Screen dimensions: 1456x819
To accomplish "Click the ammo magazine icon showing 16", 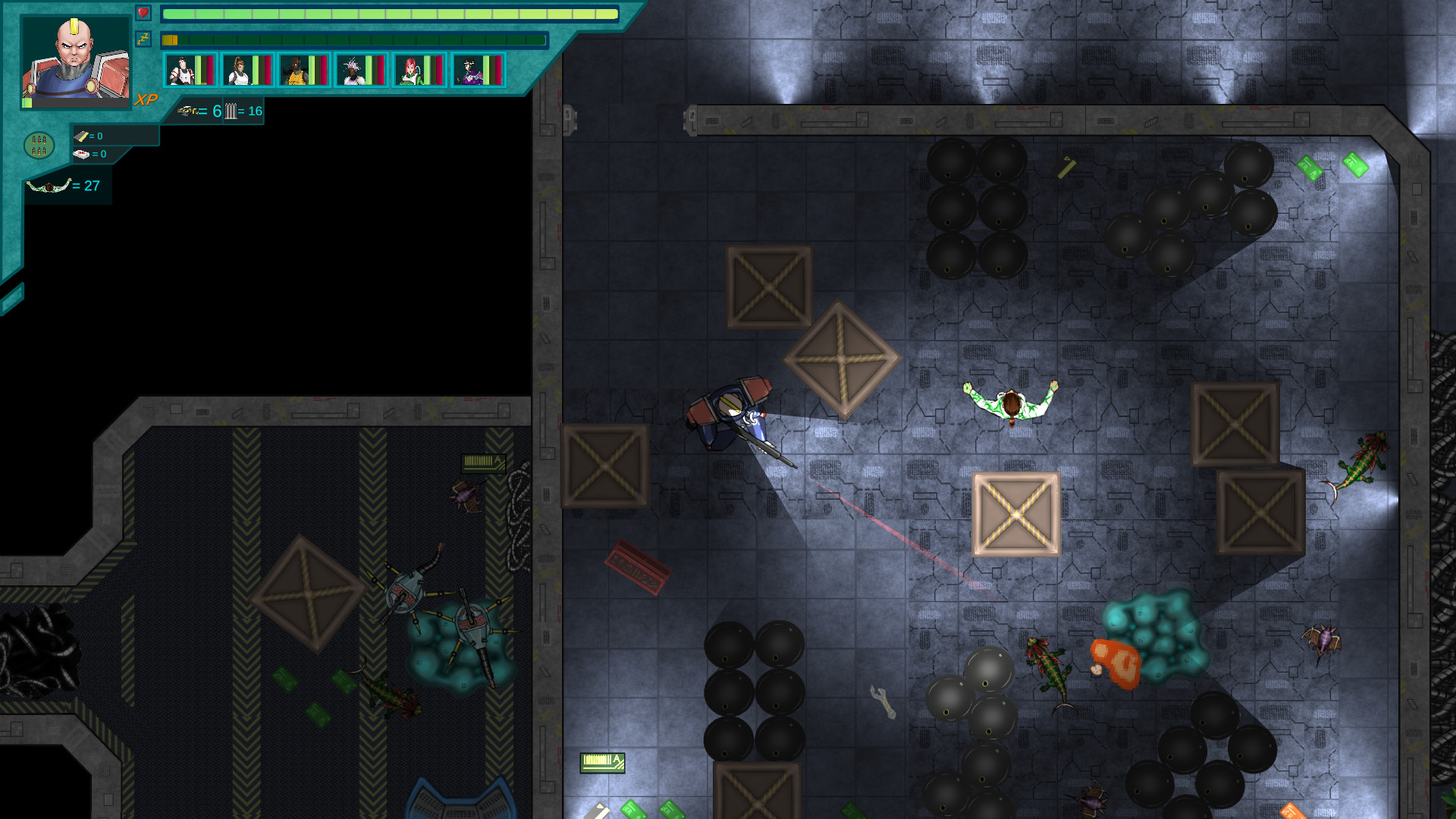I will 231,111.
